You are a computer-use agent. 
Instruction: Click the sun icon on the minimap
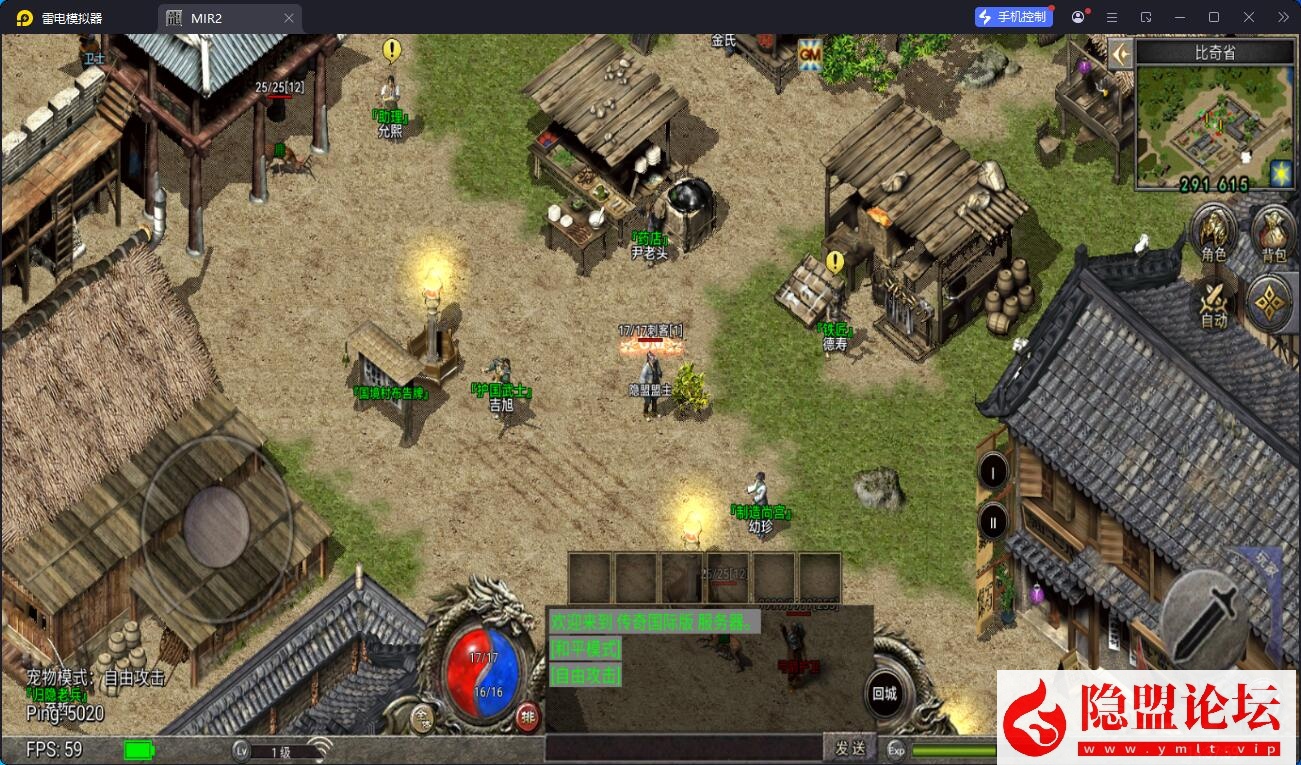coord(1281,174)
